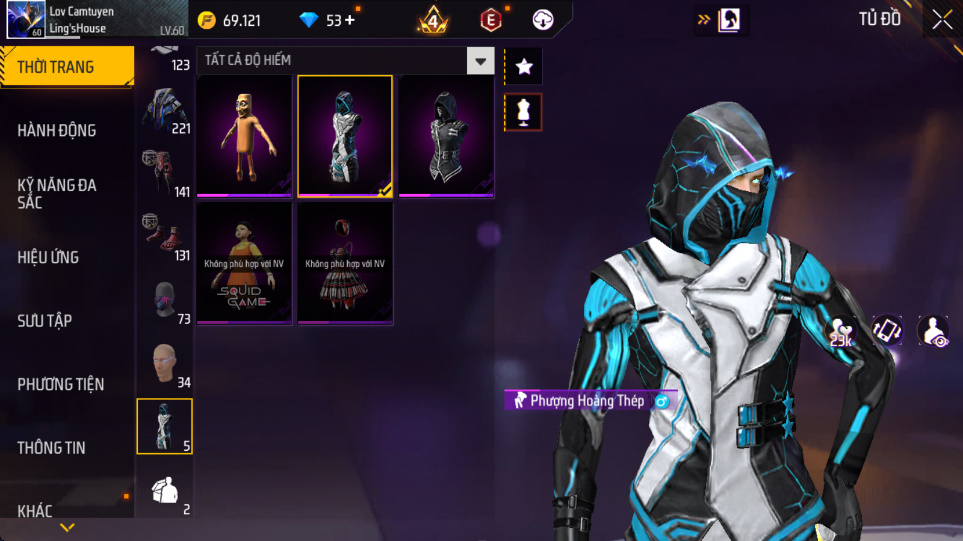Select the orange wooden puppet costume
963x541 pixels.
point(245,136)
